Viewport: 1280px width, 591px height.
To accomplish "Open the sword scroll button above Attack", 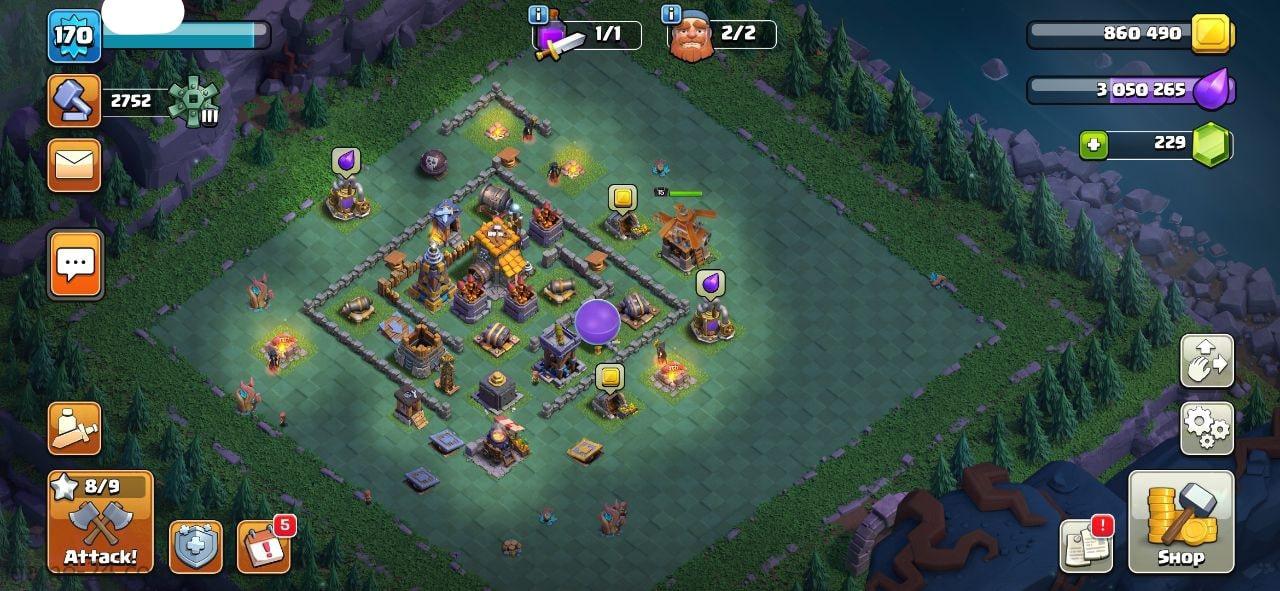I will (x=75, y=428).
